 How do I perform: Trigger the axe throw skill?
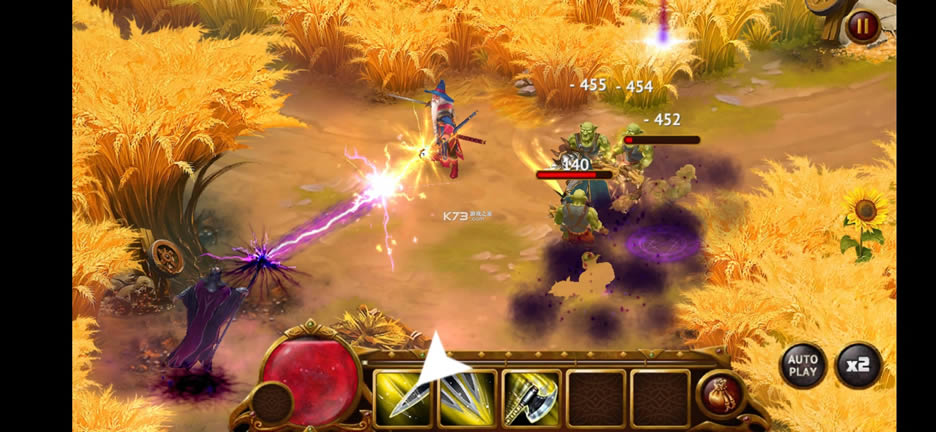(x=531, y=398)
